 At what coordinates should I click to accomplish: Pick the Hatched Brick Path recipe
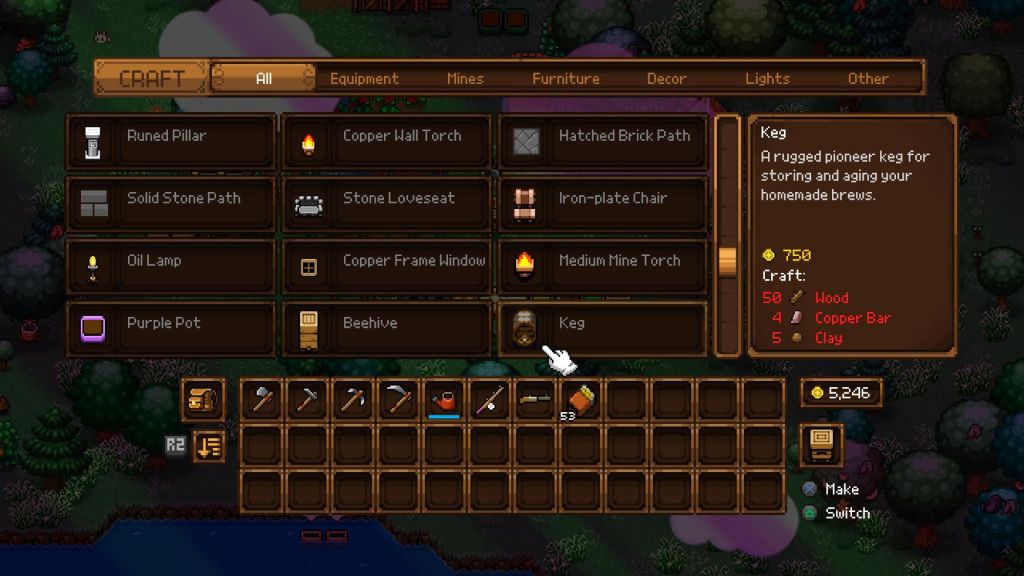tap(603, 142)
